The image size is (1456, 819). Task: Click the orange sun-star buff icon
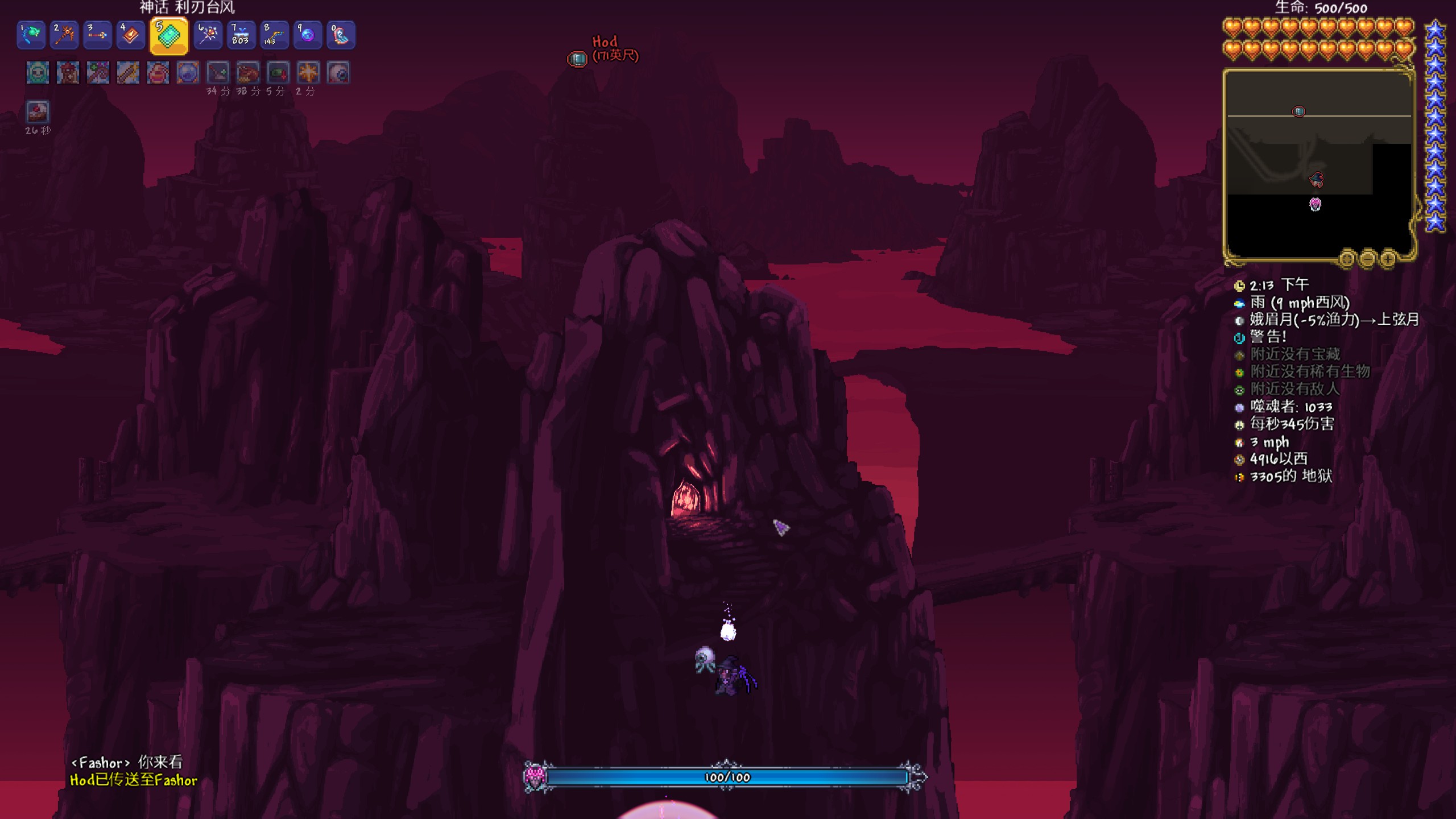308,73
